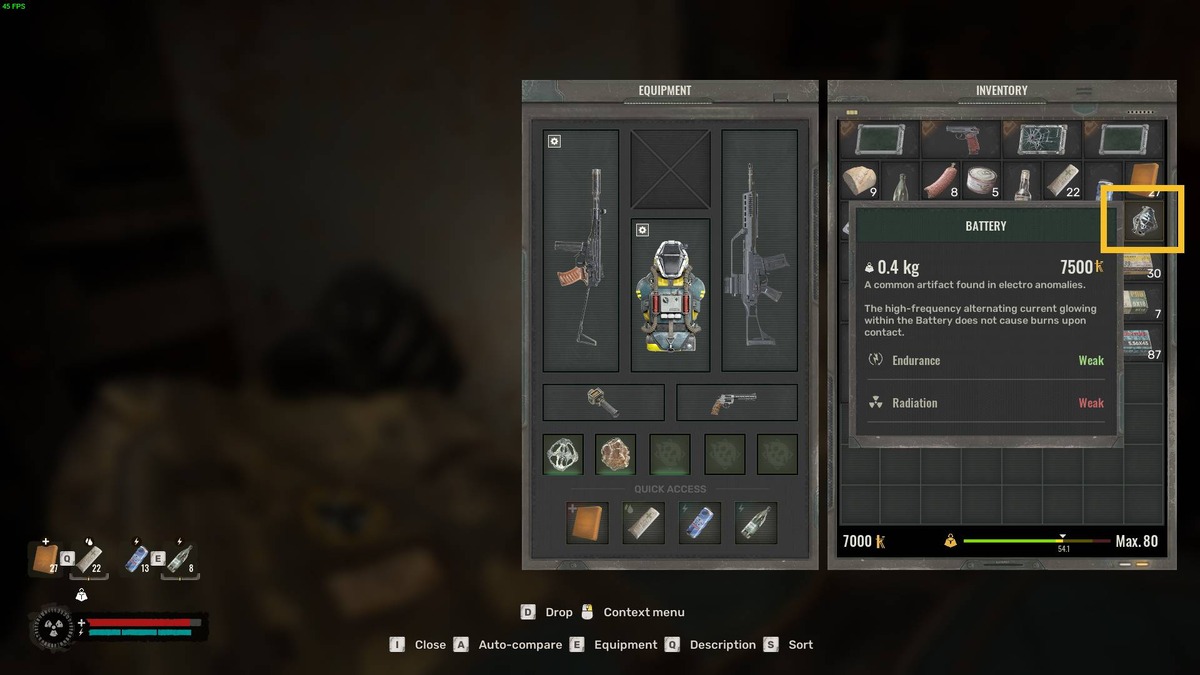Select the energy drink can quick slot
The width and height of the screenshot is (1200, 675).
[x=699, y=522]
